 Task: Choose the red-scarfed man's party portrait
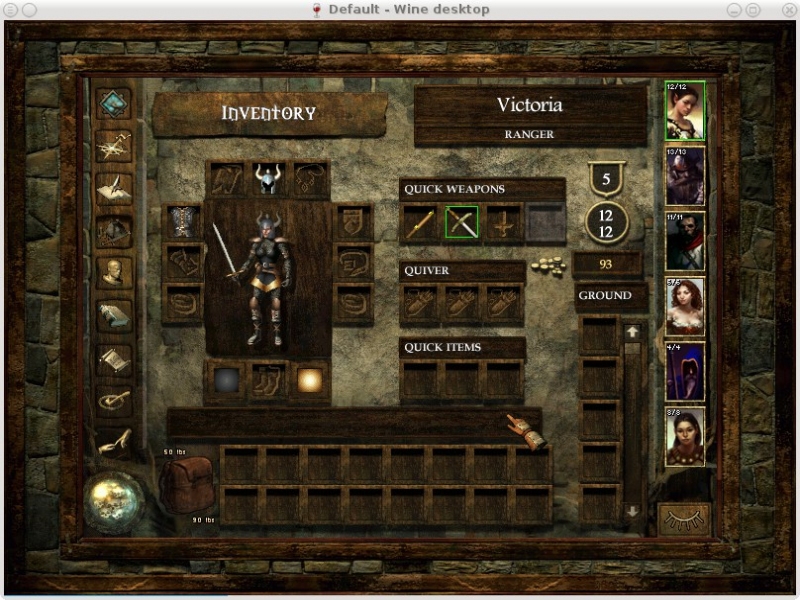click(685, 241)
